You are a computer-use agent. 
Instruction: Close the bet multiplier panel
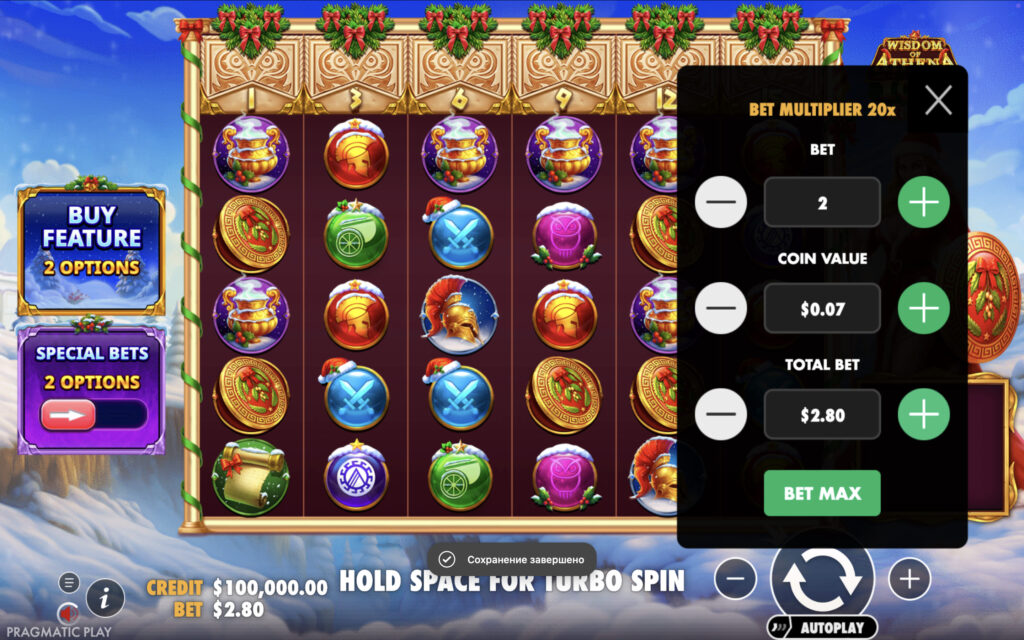(938, 100)
